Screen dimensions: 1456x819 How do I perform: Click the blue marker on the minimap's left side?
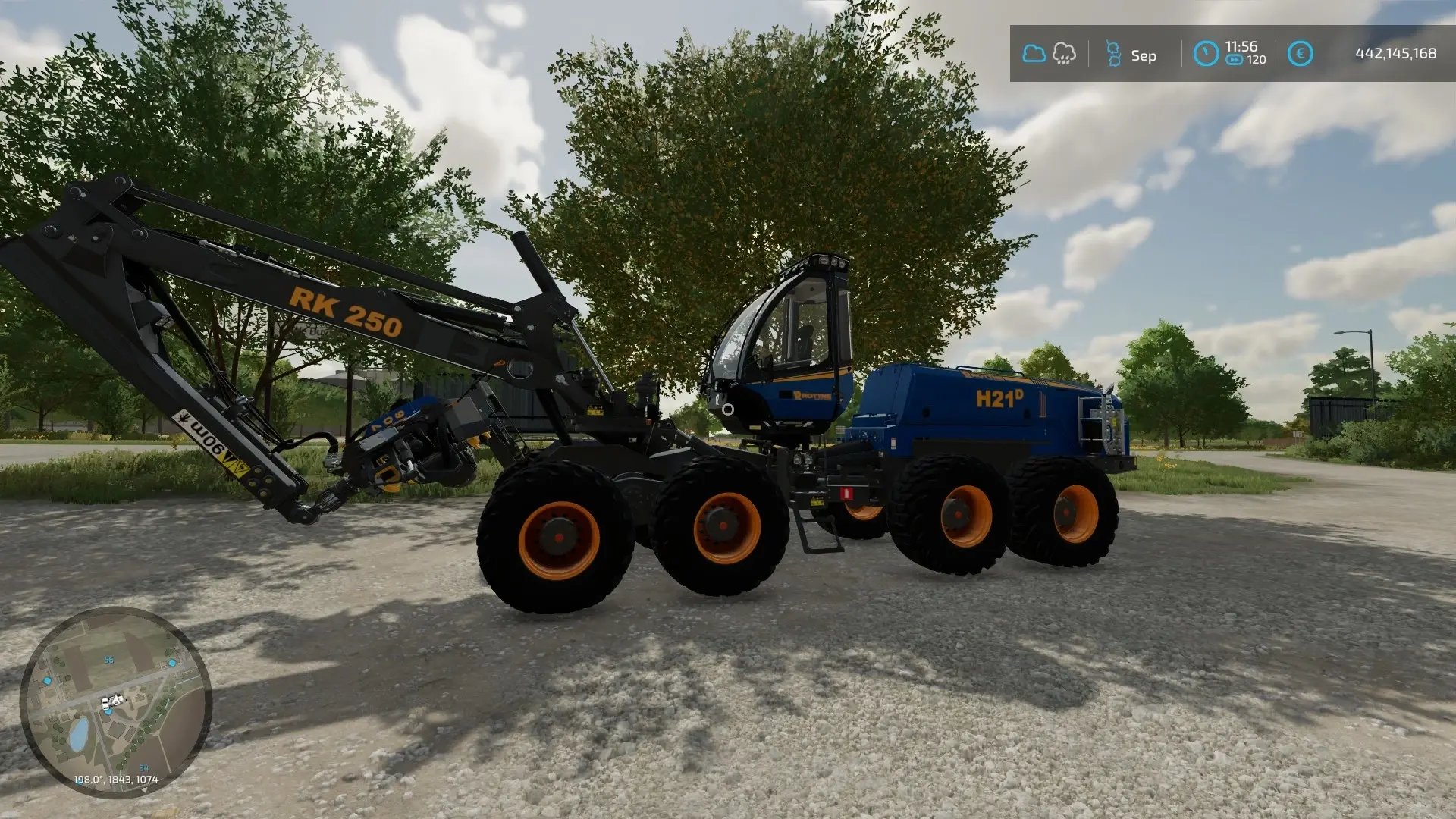tap(47, 681)
